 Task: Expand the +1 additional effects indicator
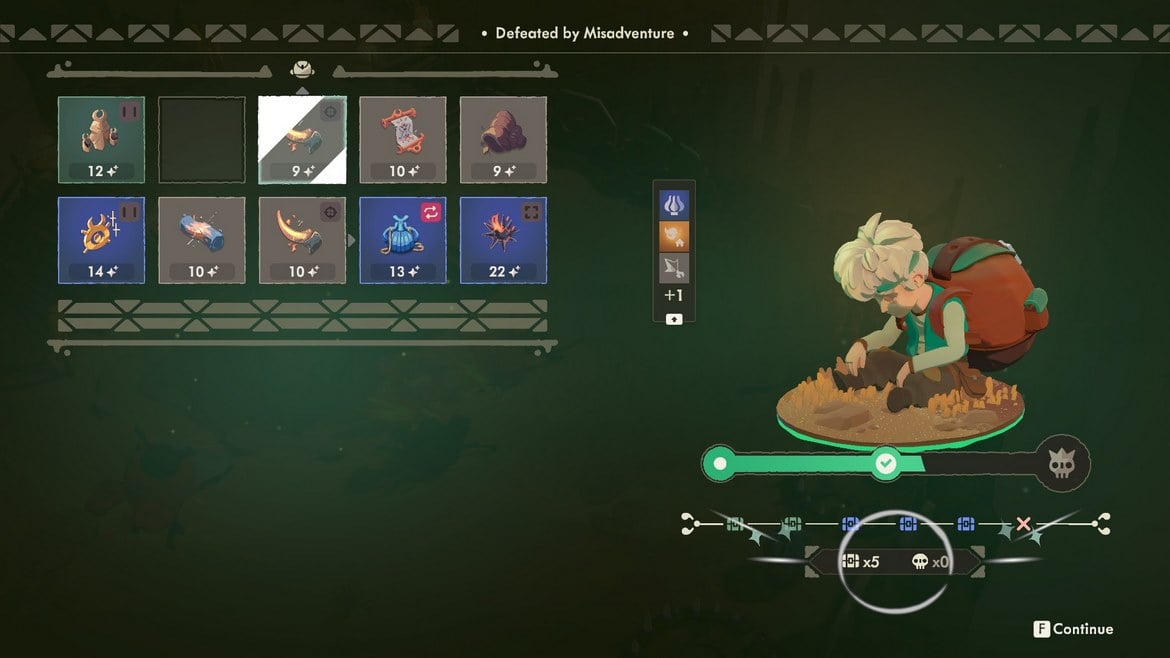click(674, 296)
